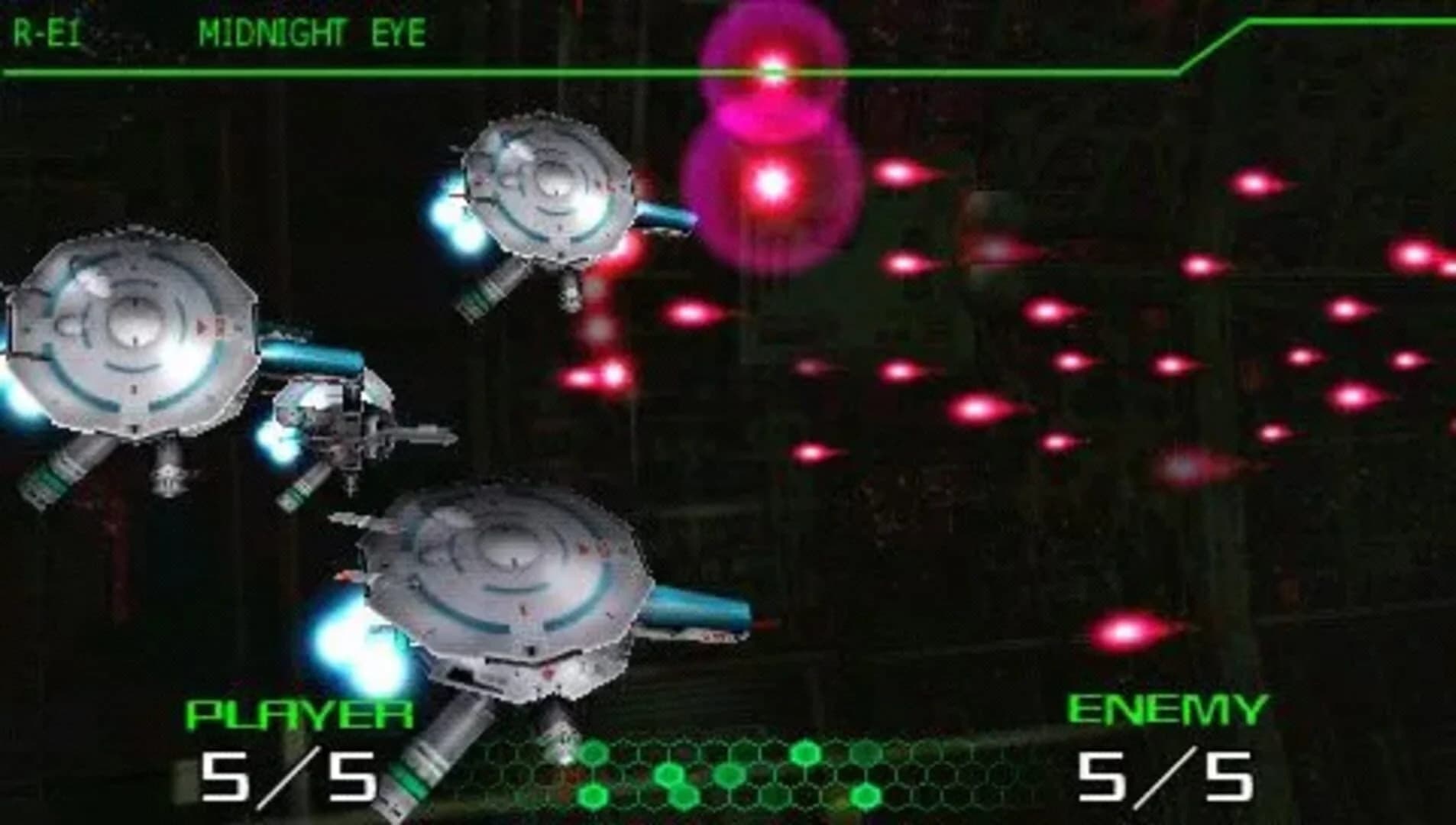
Task: Toggle the leftmost hexagon in the gauge
Action: 594,752
